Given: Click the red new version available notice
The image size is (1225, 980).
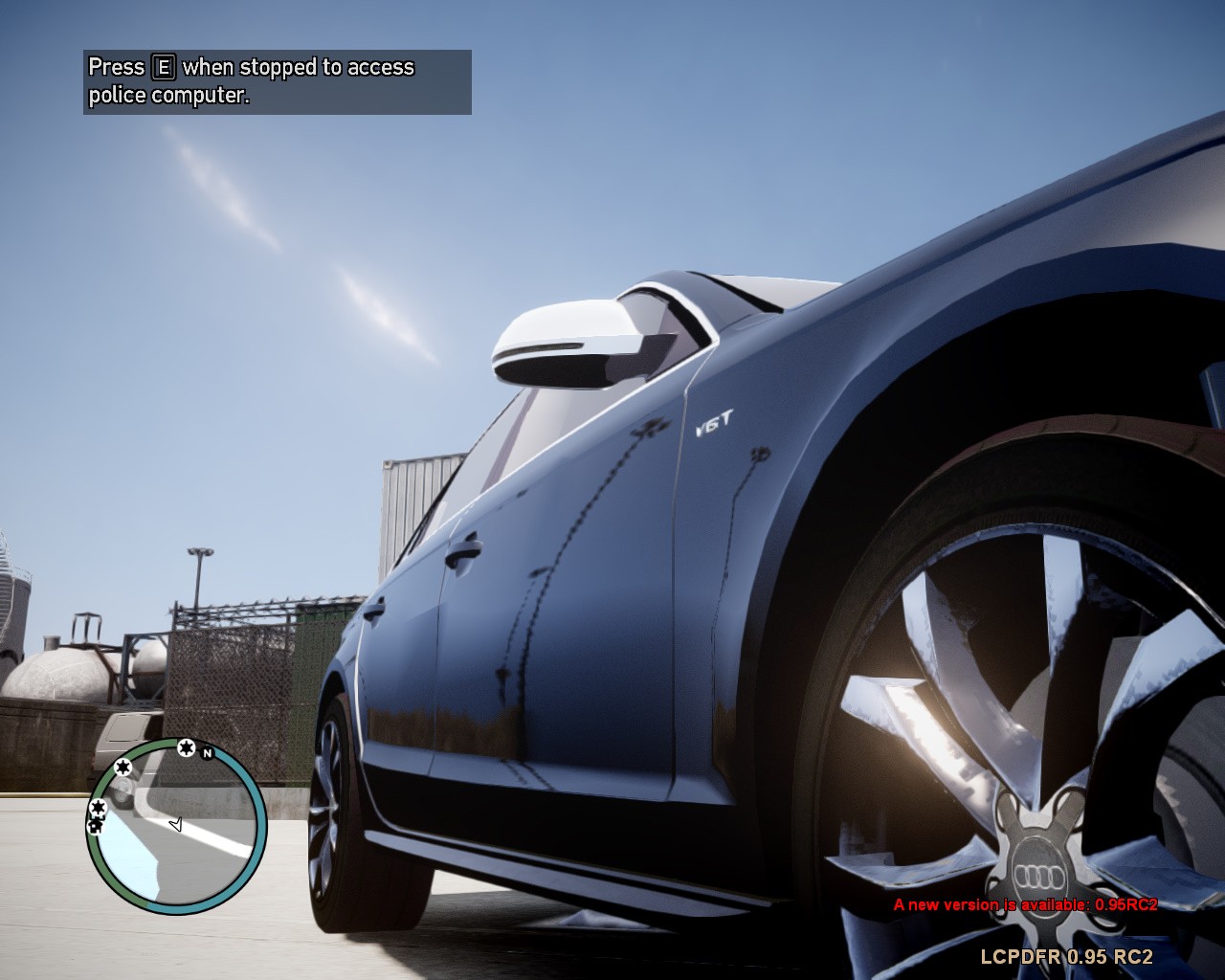Looking at the screenshot, I should (x=1025, y=904).
